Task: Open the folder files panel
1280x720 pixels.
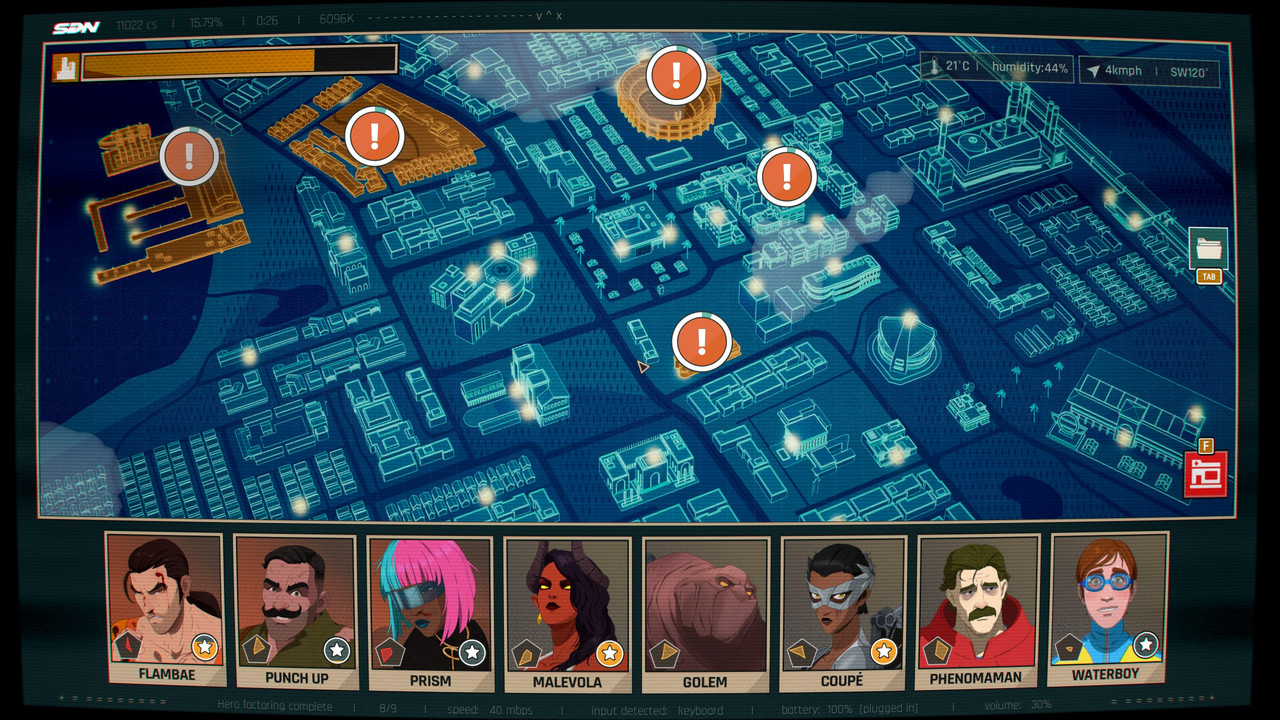Action: [x=1208, y=248]
